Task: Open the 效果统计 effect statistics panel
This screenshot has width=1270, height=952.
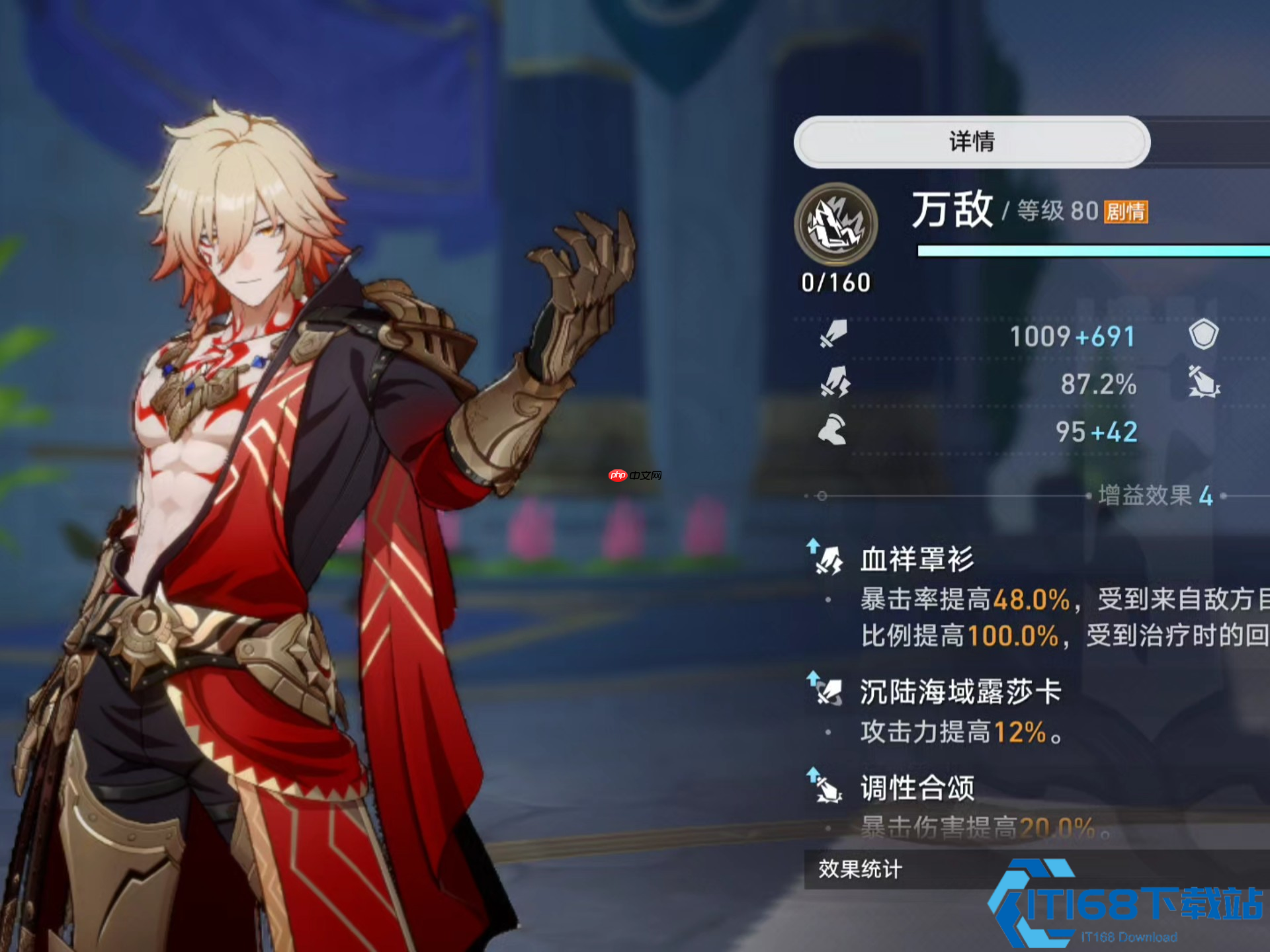Action: pyautogui.click(x=860, y=869)
